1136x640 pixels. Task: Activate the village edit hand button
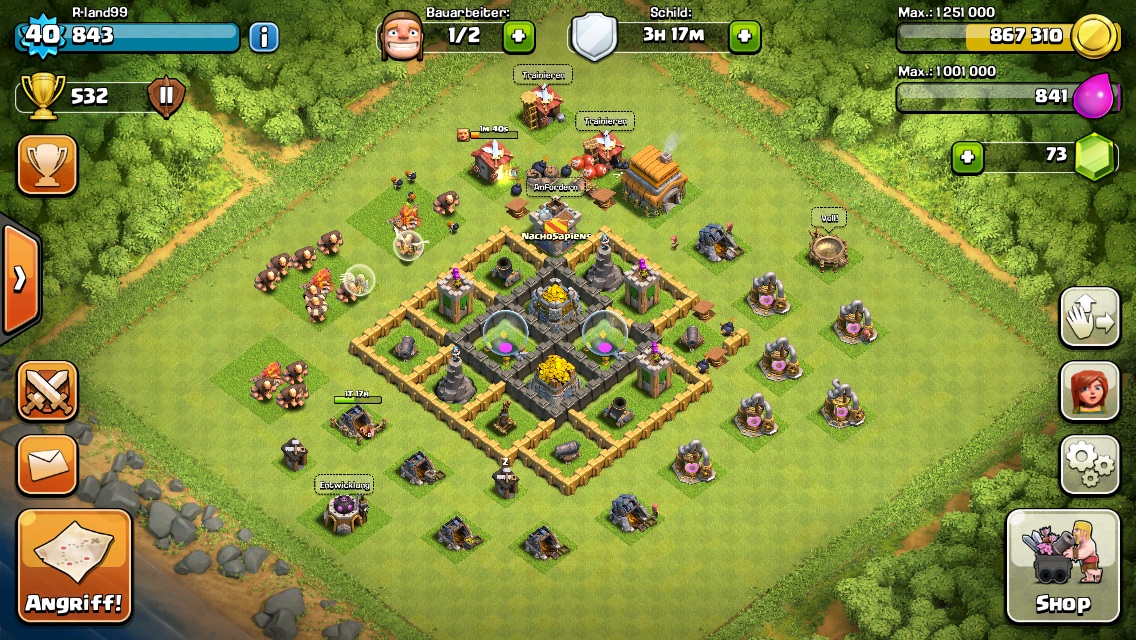(x=1089, y=317)
